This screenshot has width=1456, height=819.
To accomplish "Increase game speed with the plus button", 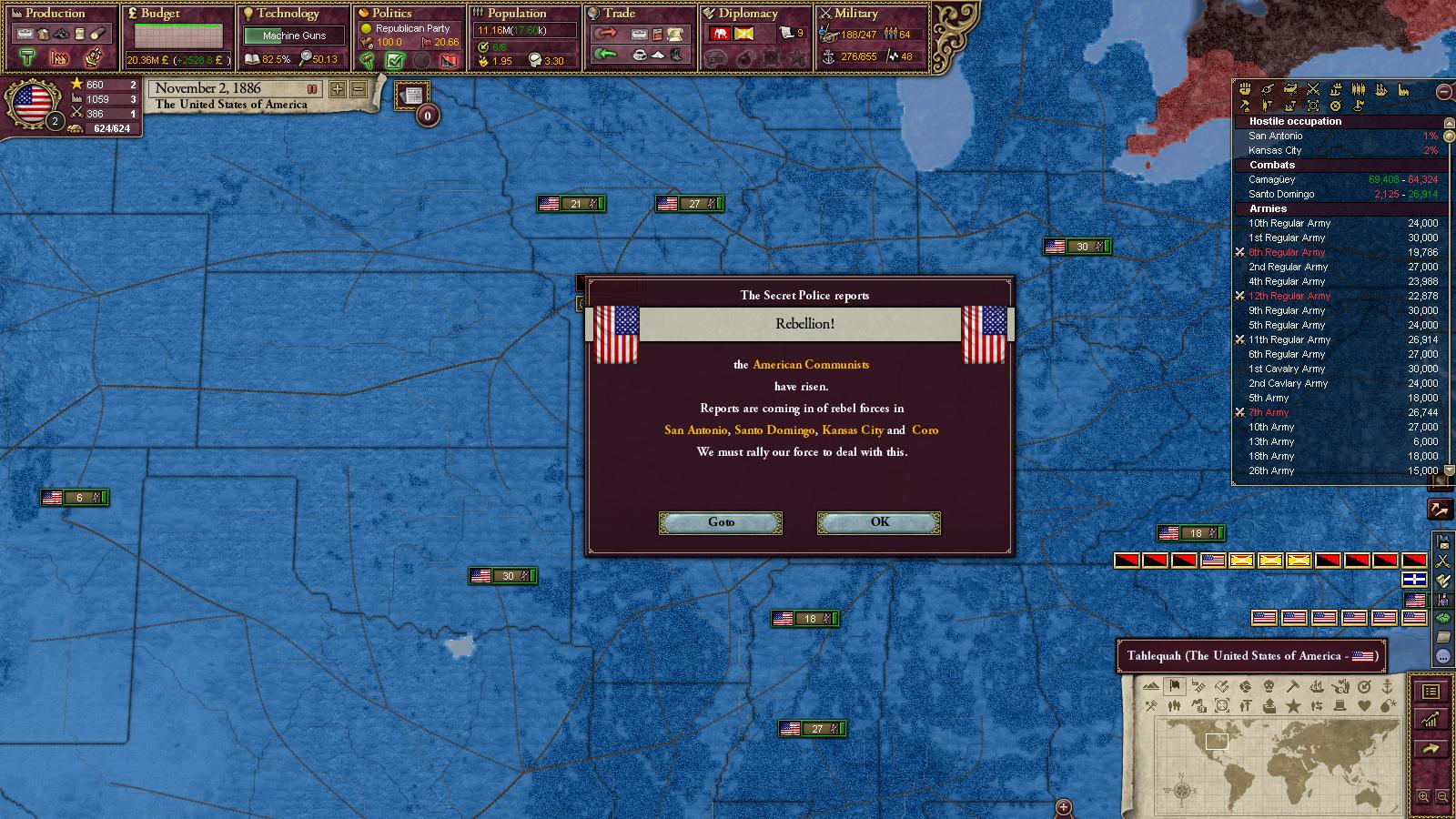I will click(338, 89).
